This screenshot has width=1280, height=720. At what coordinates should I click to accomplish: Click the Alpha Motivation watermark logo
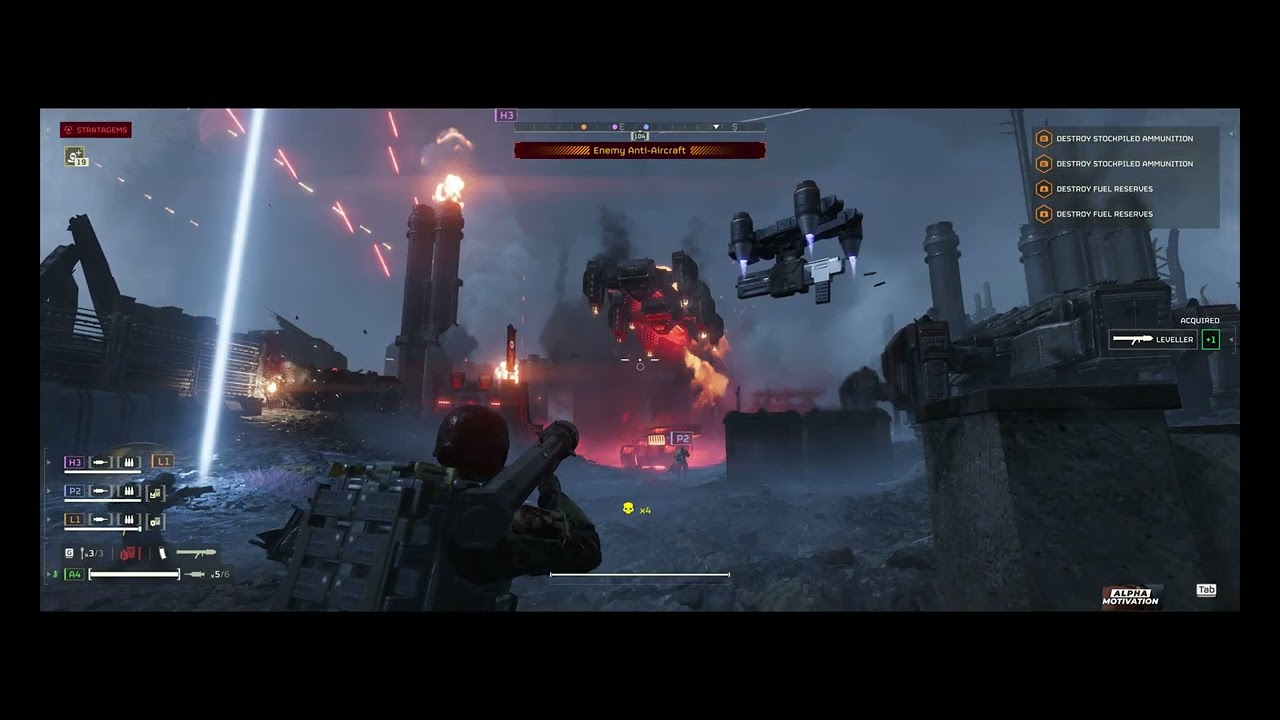pos(1130,597)
